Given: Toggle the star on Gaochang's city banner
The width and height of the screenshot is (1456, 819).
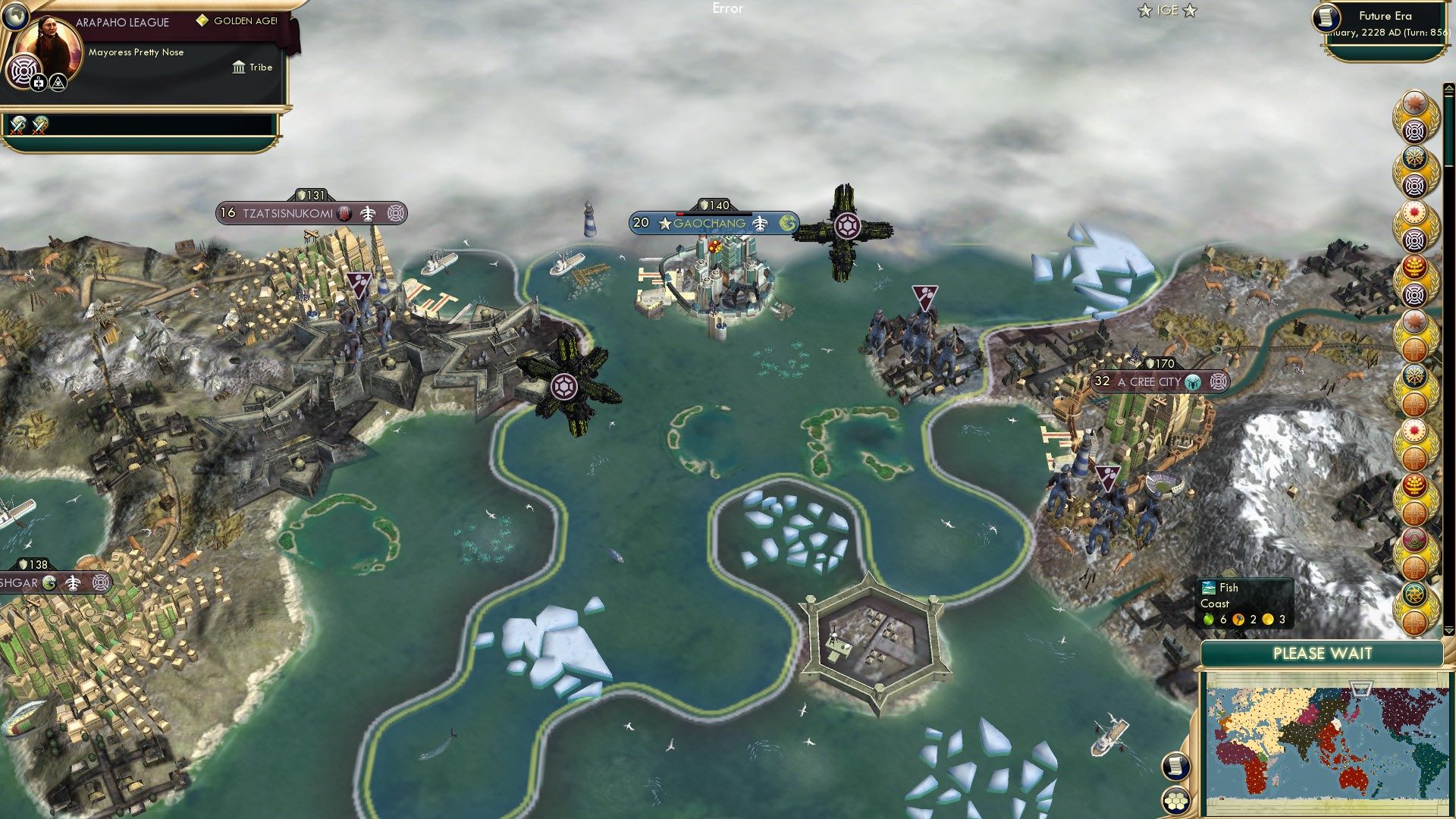Looking at the screenshot, I should [665, 223].
